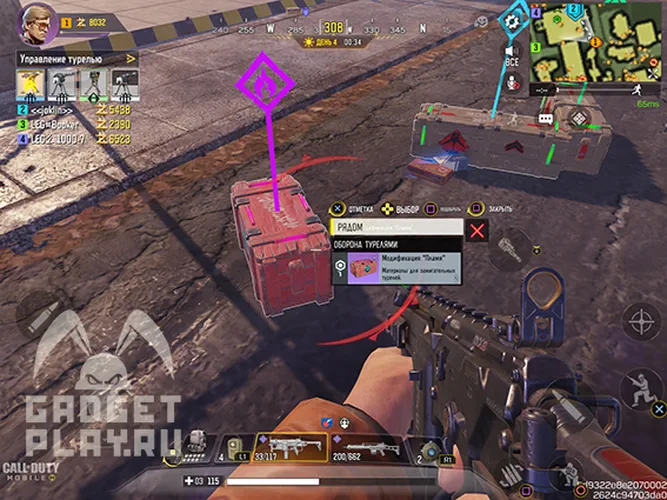Open the quick chat speech bubble
This screenshot has width=667, height=500.
[546, 118]
